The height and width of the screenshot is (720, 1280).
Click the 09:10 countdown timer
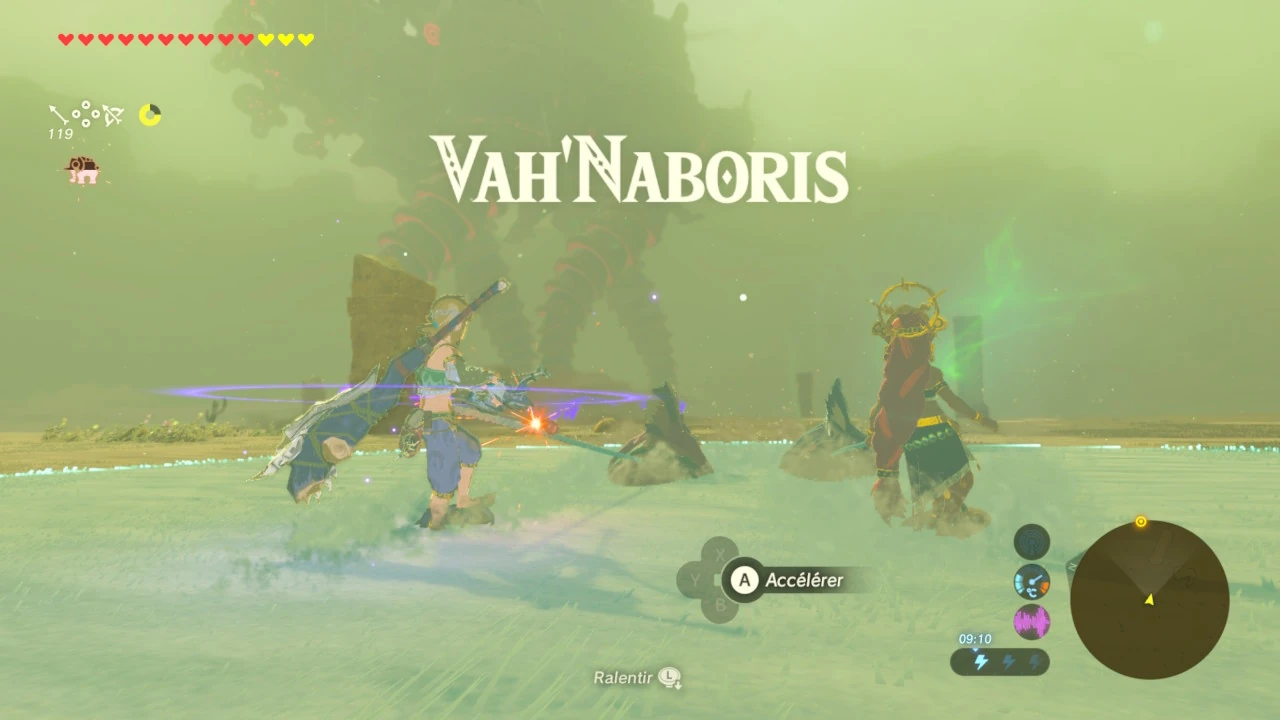coord(975,638)
